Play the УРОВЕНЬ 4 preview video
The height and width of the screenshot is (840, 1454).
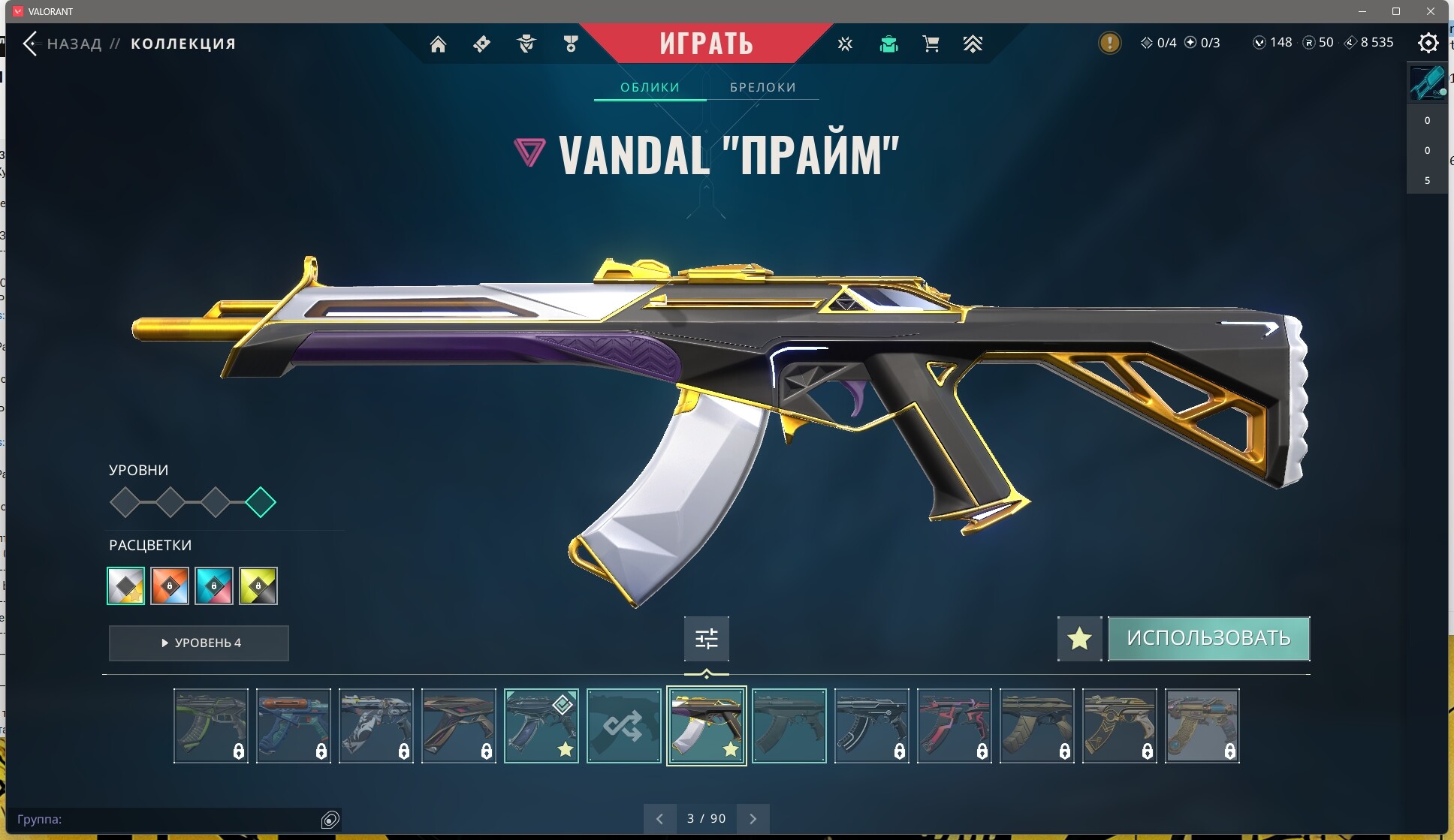point(199,643)
